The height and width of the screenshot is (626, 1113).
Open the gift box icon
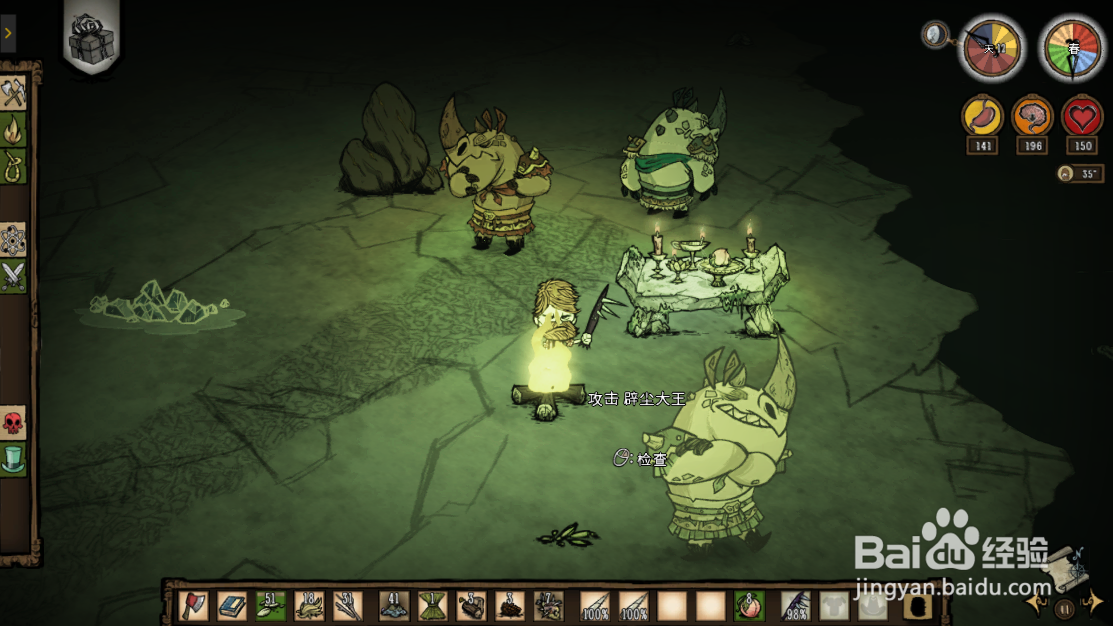pyautogui.click(x=91, y=36)
